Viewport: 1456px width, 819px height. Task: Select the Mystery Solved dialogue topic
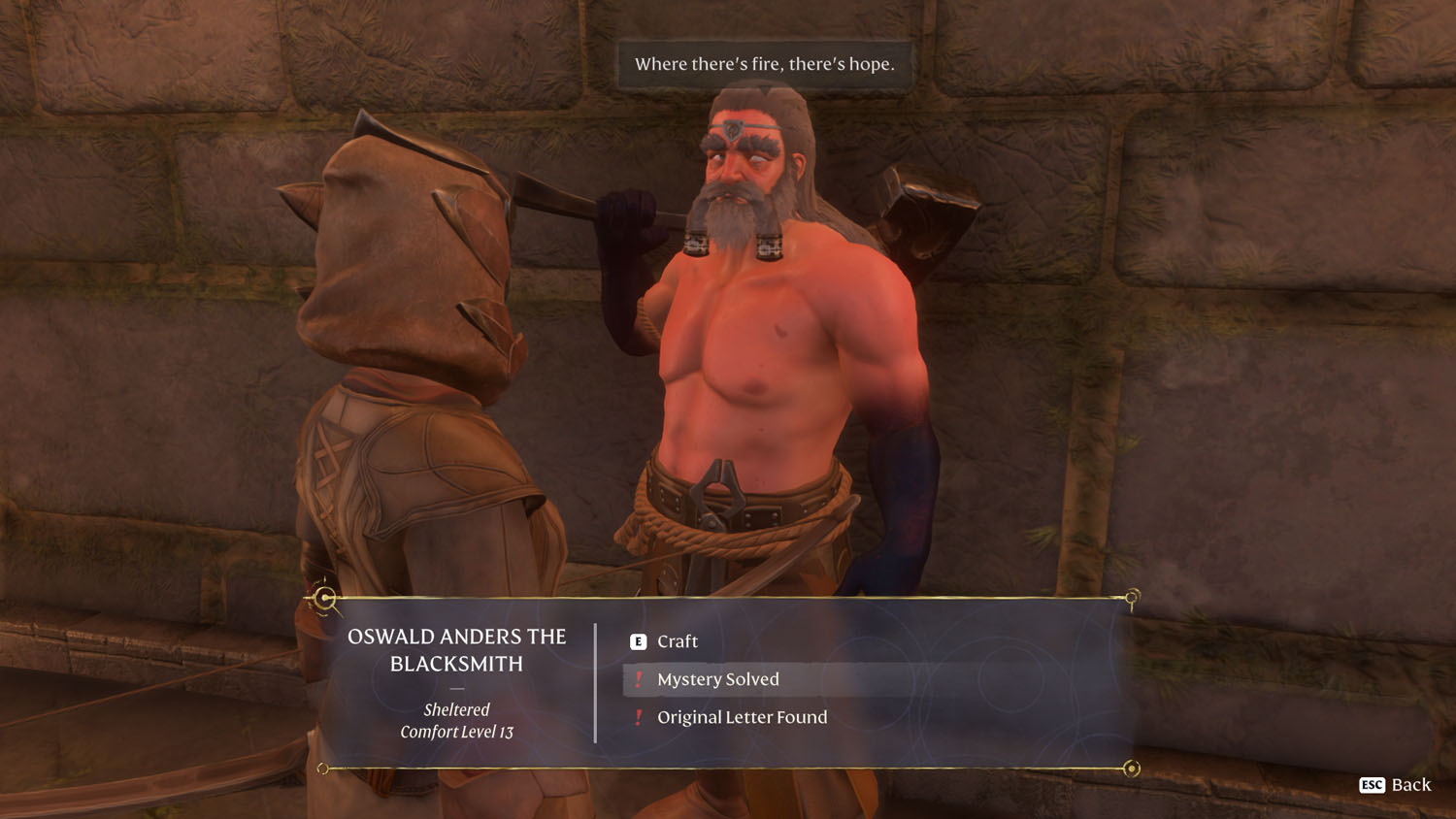tap(717, 679)
